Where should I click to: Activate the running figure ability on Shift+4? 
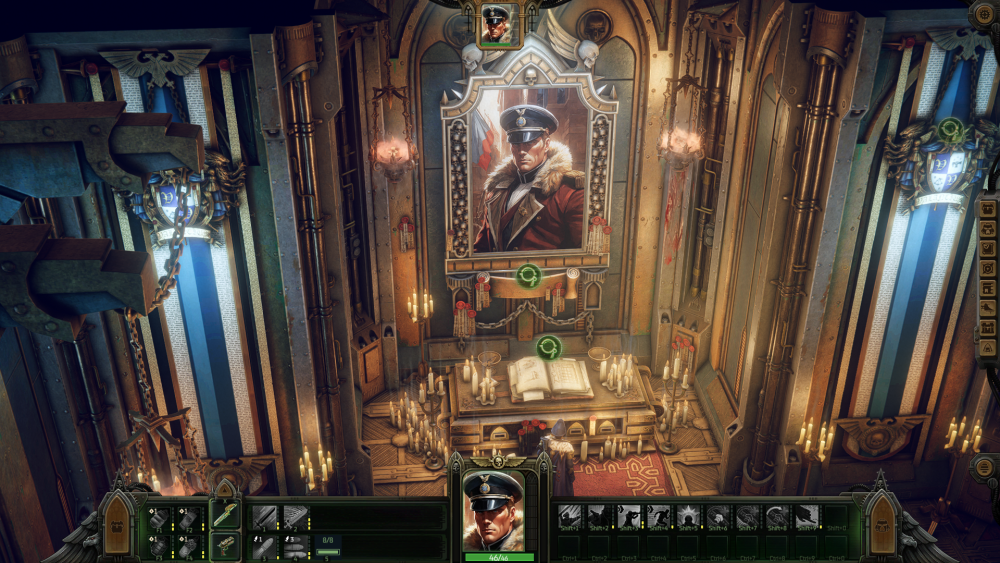[x=660, y=517]
